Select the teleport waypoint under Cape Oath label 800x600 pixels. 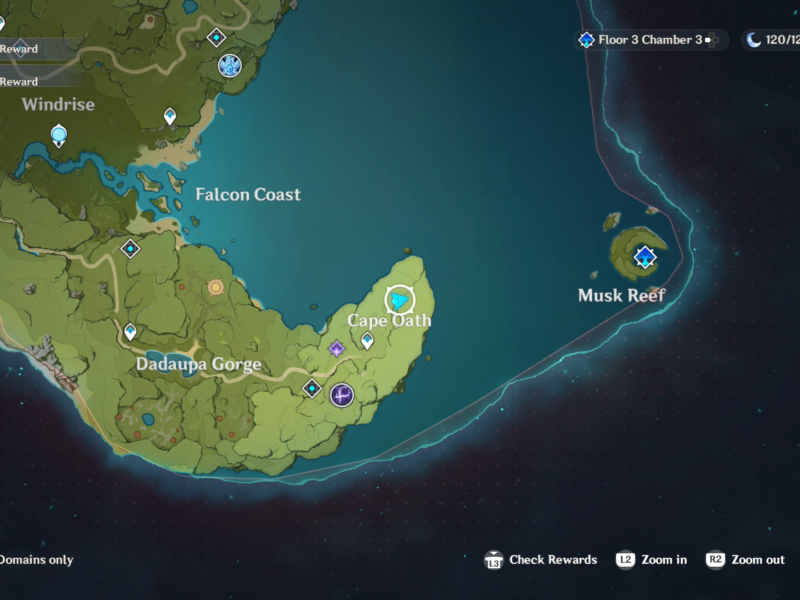[367, 341]
